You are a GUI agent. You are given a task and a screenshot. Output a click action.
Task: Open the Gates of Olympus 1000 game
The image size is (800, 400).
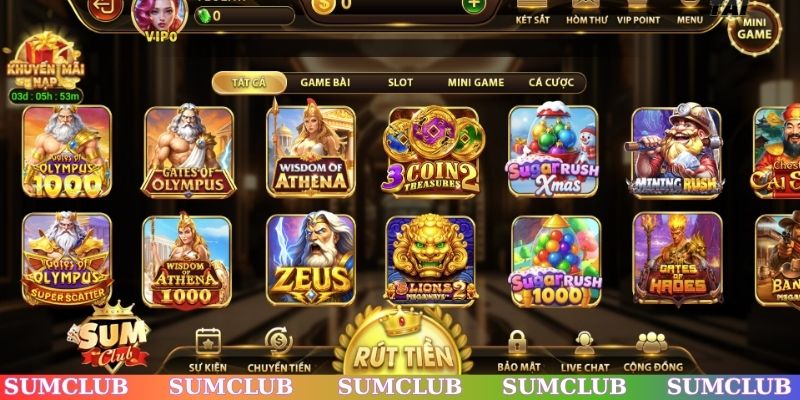(x=67, y=151)
